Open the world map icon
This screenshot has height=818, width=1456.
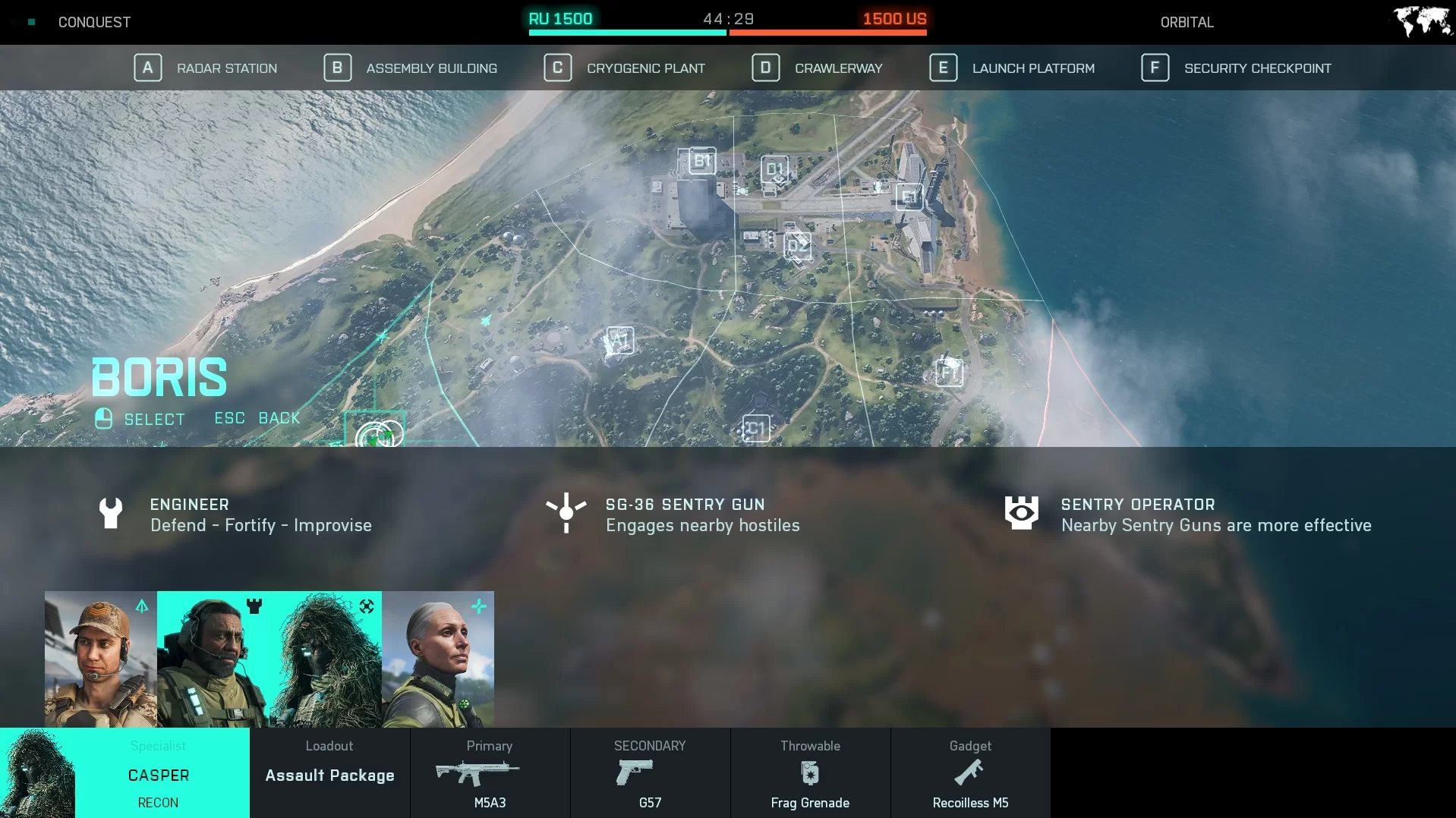1422,21
